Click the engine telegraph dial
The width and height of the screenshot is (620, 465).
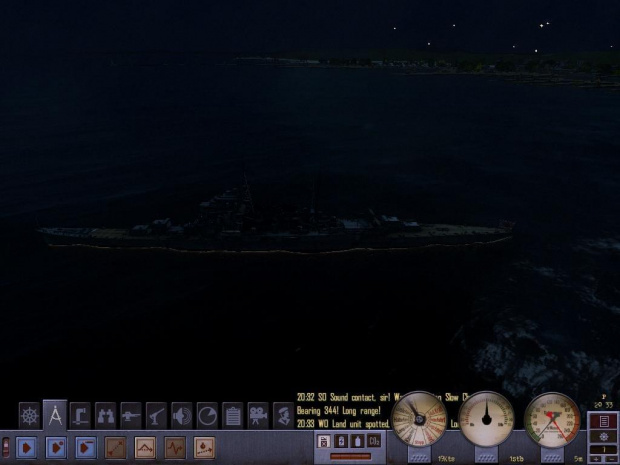point(419,419)
